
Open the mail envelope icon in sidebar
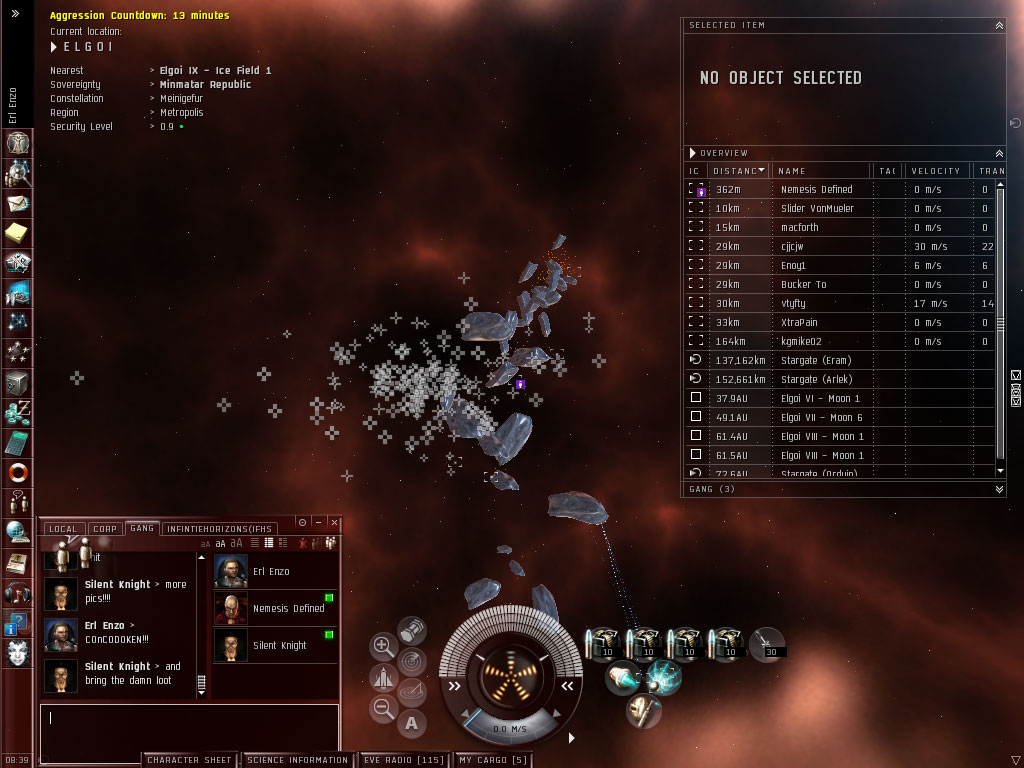pyautogui.click(x=17, y=204)
